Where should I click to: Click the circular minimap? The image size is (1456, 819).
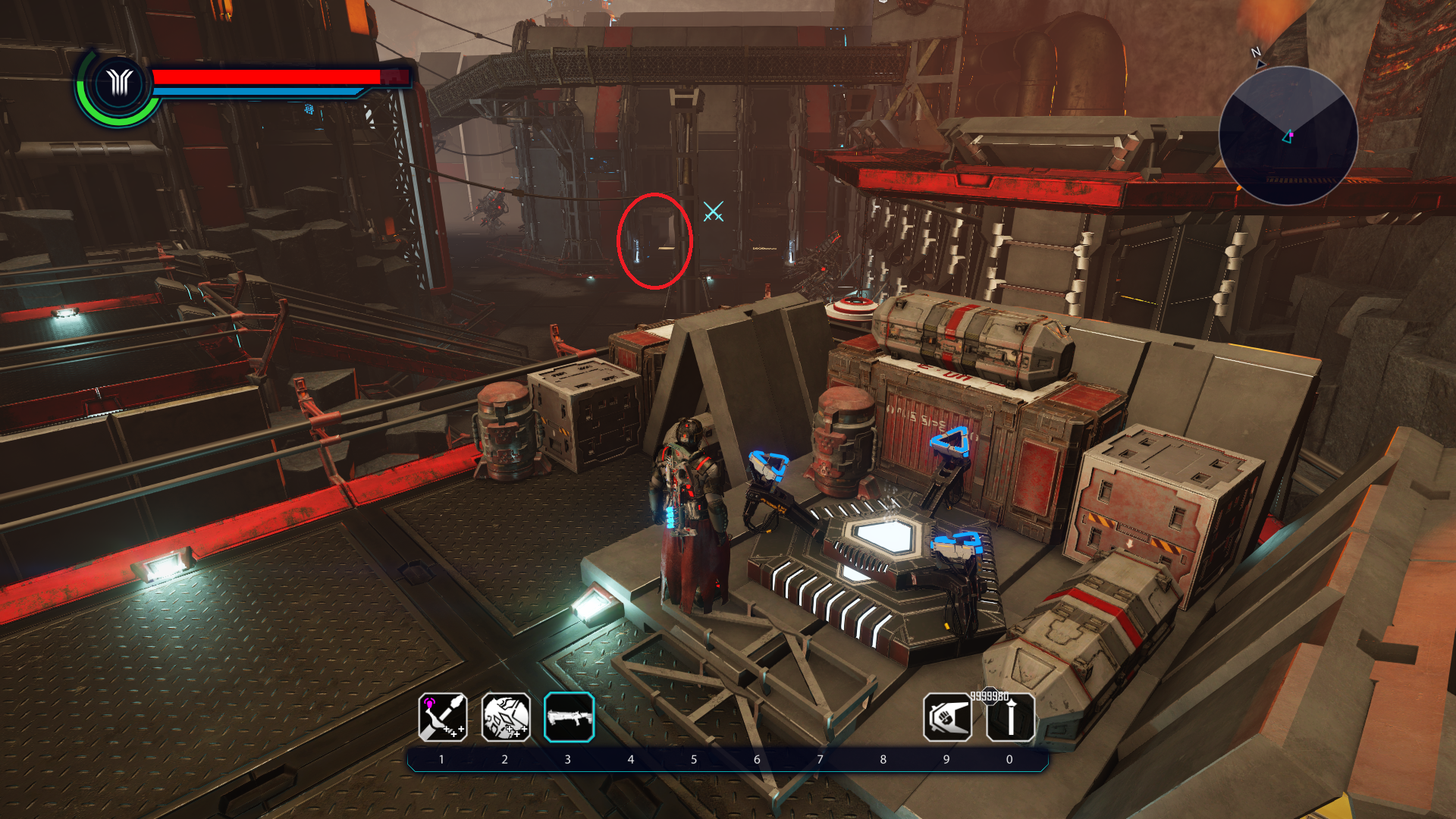1288,136
